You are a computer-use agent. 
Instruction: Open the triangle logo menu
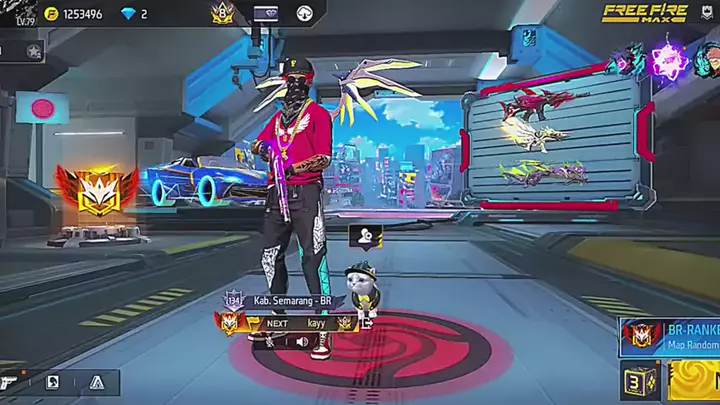coord(96,382)
